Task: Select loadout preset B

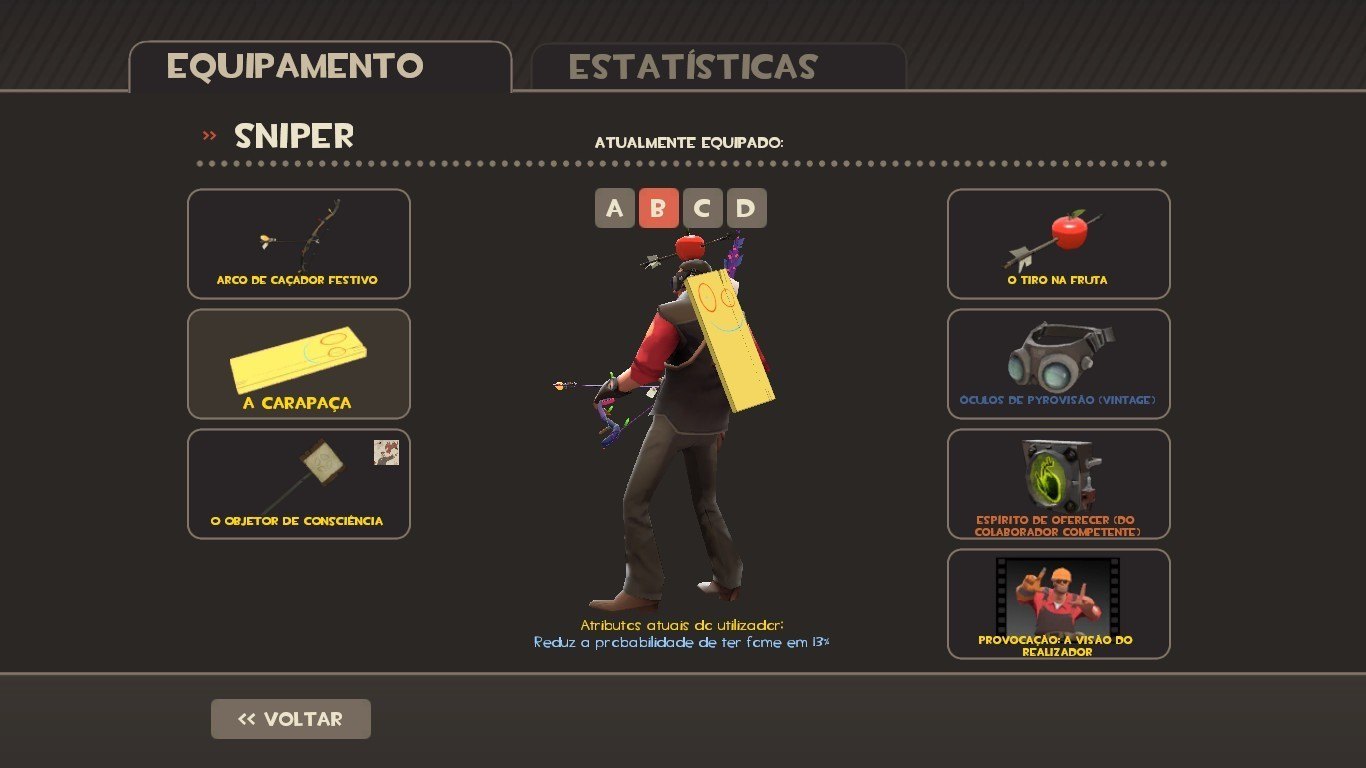Action: coord(658,208)
